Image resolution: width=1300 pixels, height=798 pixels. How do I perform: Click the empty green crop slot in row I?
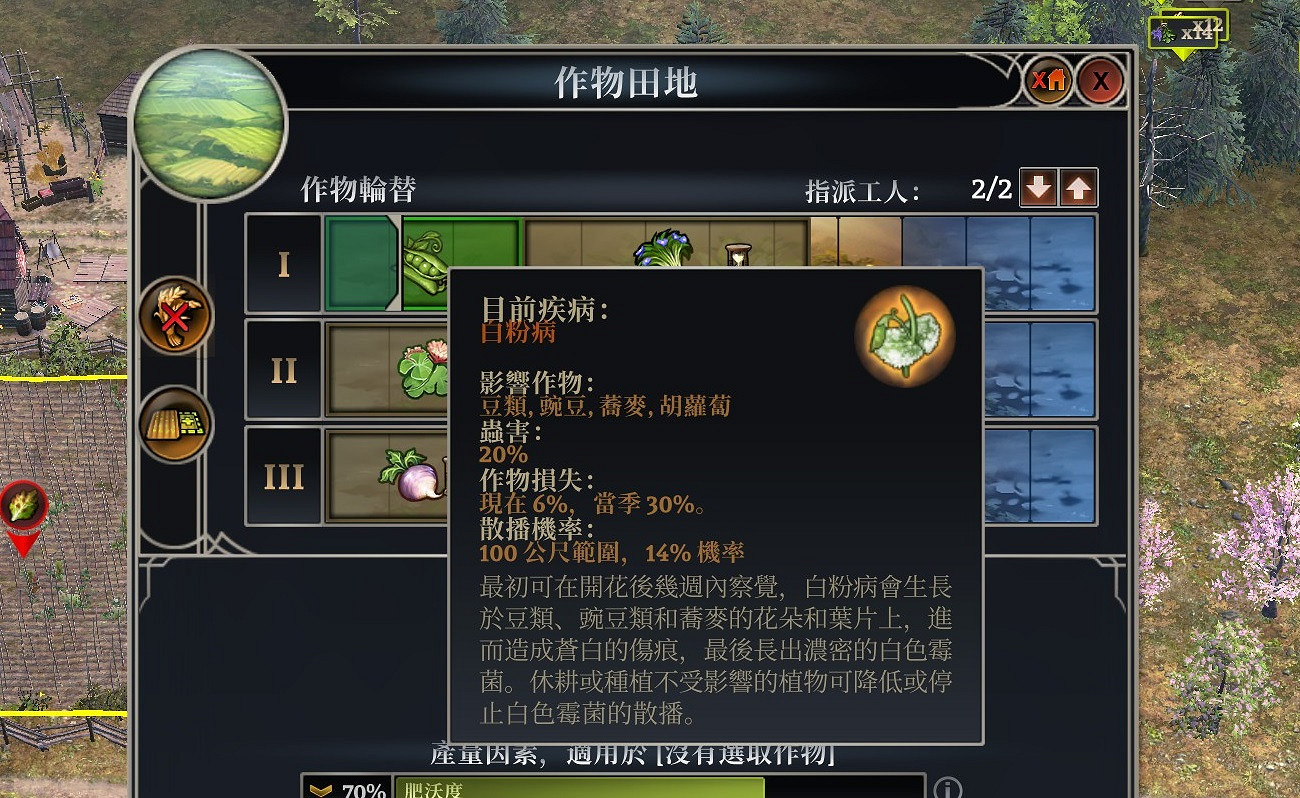pyautogui.click(x=362, y=262)
